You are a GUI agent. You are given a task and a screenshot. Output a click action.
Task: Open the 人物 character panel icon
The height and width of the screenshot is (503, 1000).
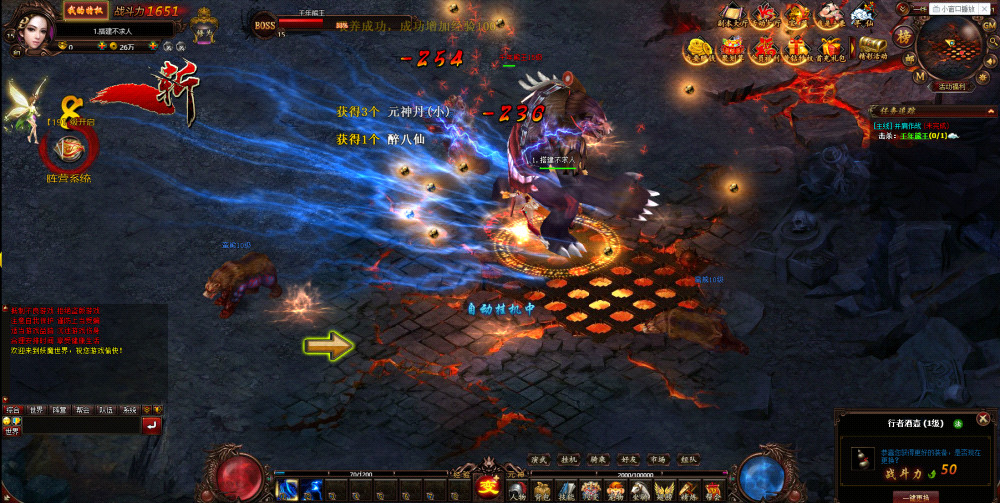click(x=517, y=490)
